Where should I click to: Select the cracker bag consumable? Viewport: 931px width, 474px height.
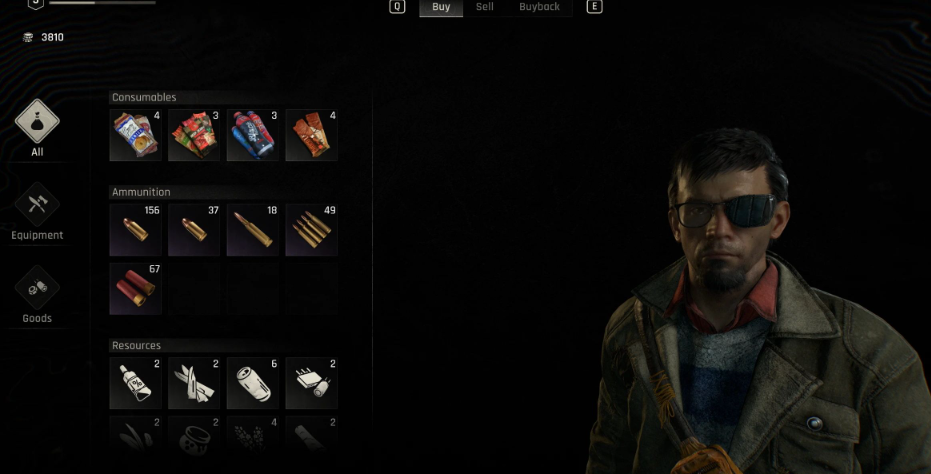(135, 135)
